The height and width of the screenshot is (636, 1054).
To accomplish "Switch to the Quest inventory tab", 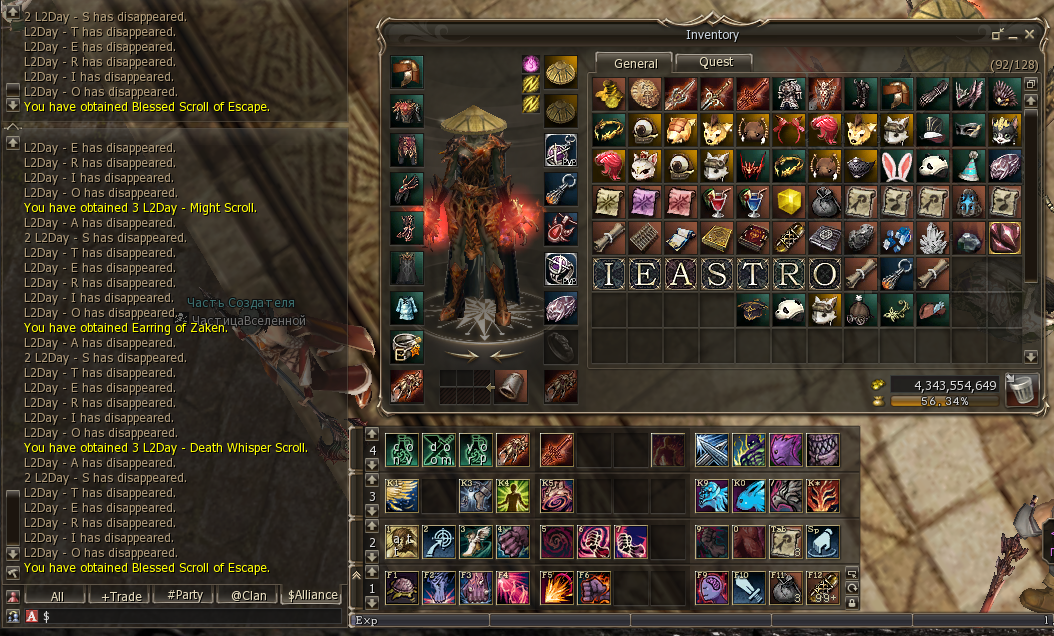I will (x=716, y=62).
